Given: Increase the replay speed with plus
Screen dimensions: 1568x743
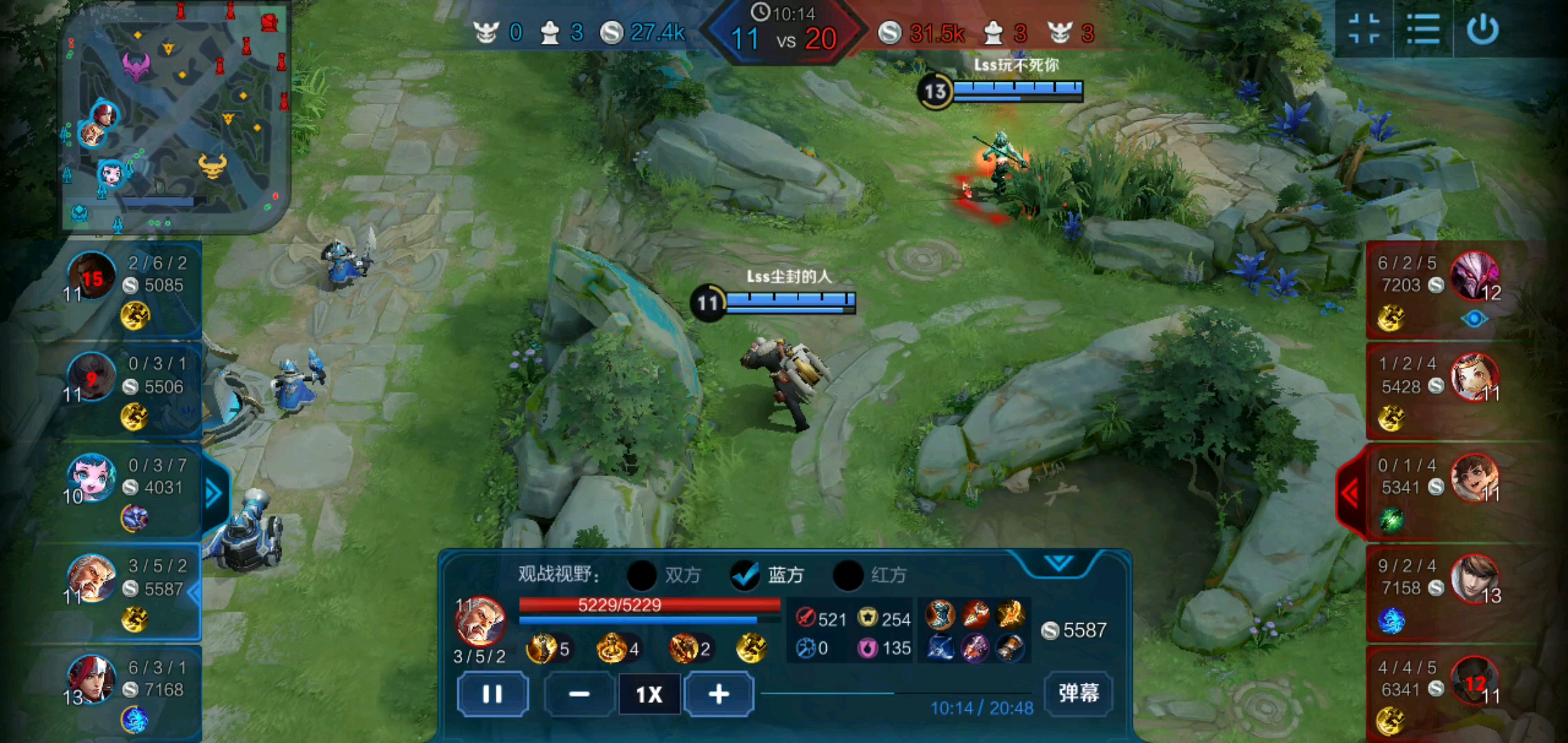Looking at the screenshot, I should 719,693.
